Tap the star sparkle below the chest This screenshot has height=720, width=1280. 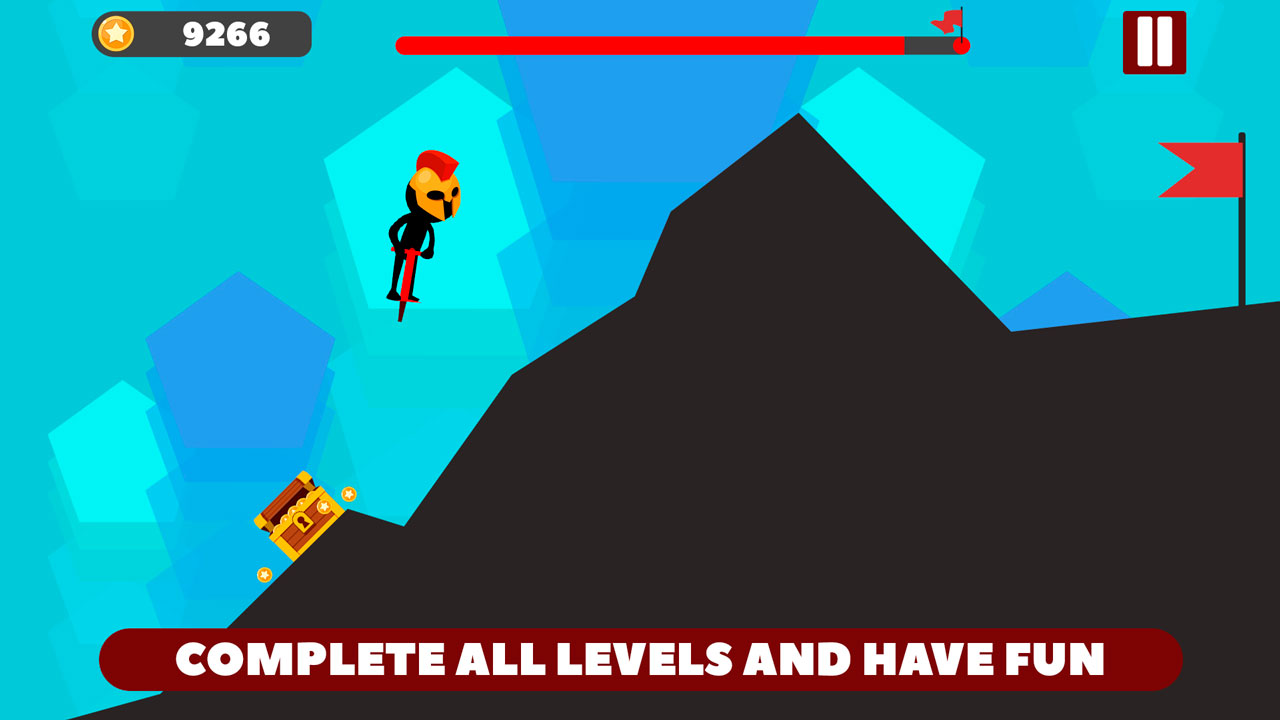pos(263,574)
